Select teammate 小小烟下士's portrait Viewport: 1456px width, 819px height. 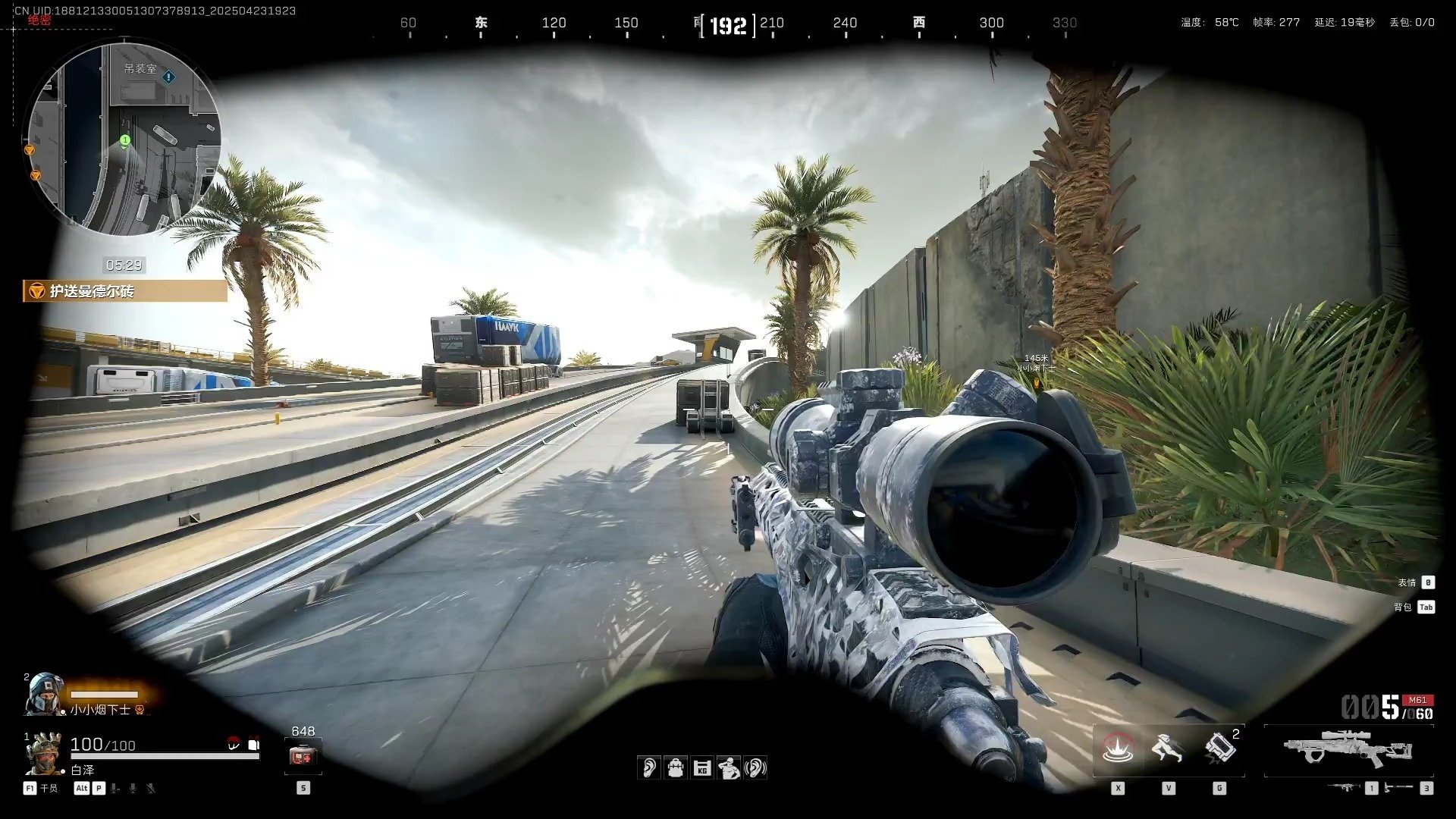[44, 695]
